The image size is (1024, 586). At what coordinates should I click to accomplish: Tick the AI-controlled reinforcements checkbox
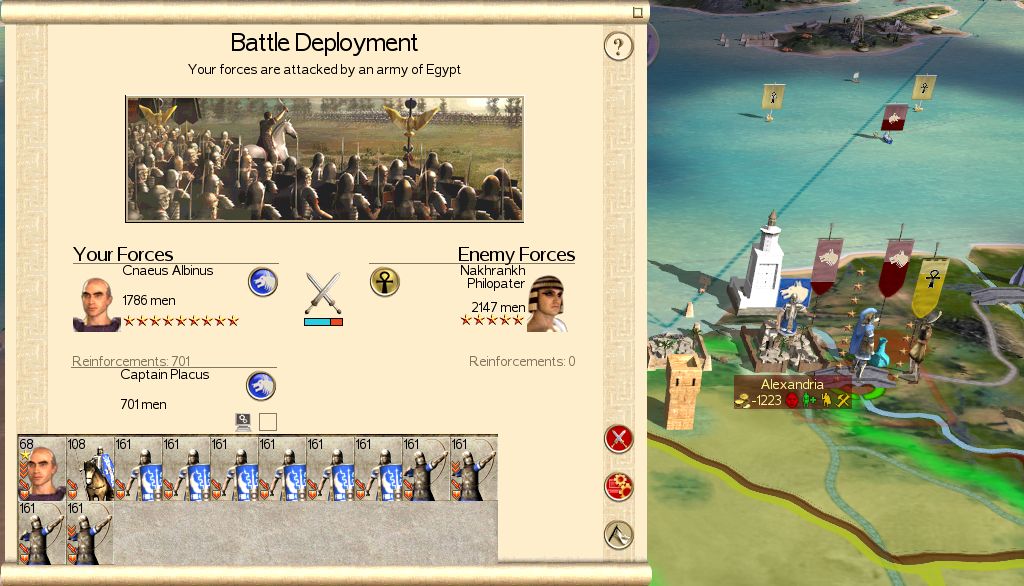click(267, 422)
